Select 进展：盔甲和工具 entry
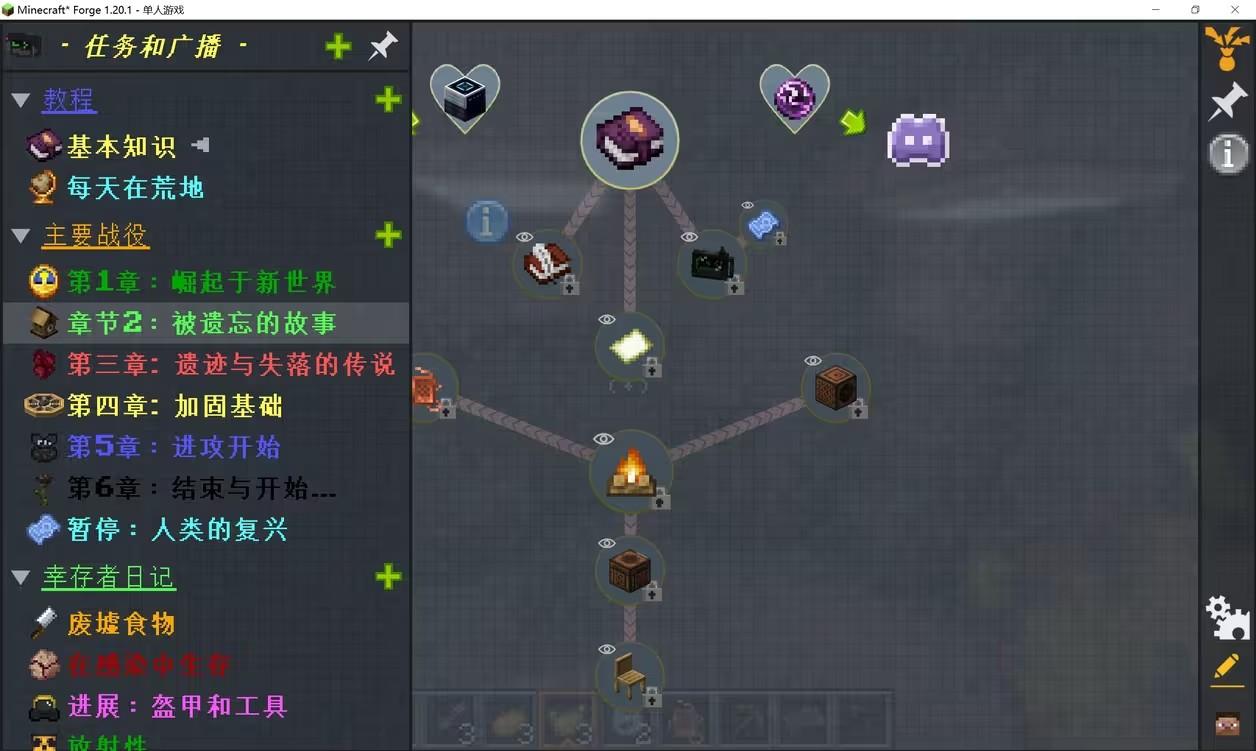 [177, 706]
